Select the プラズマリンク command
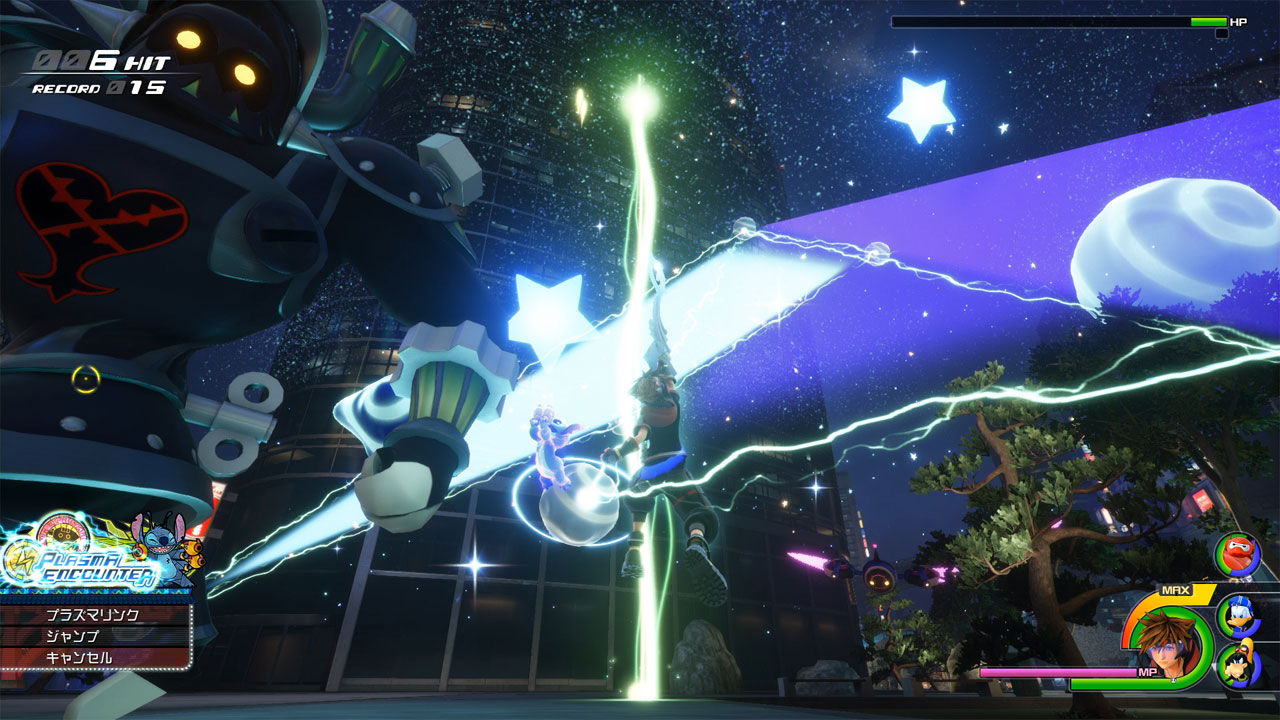 click(x=93, y=615)
